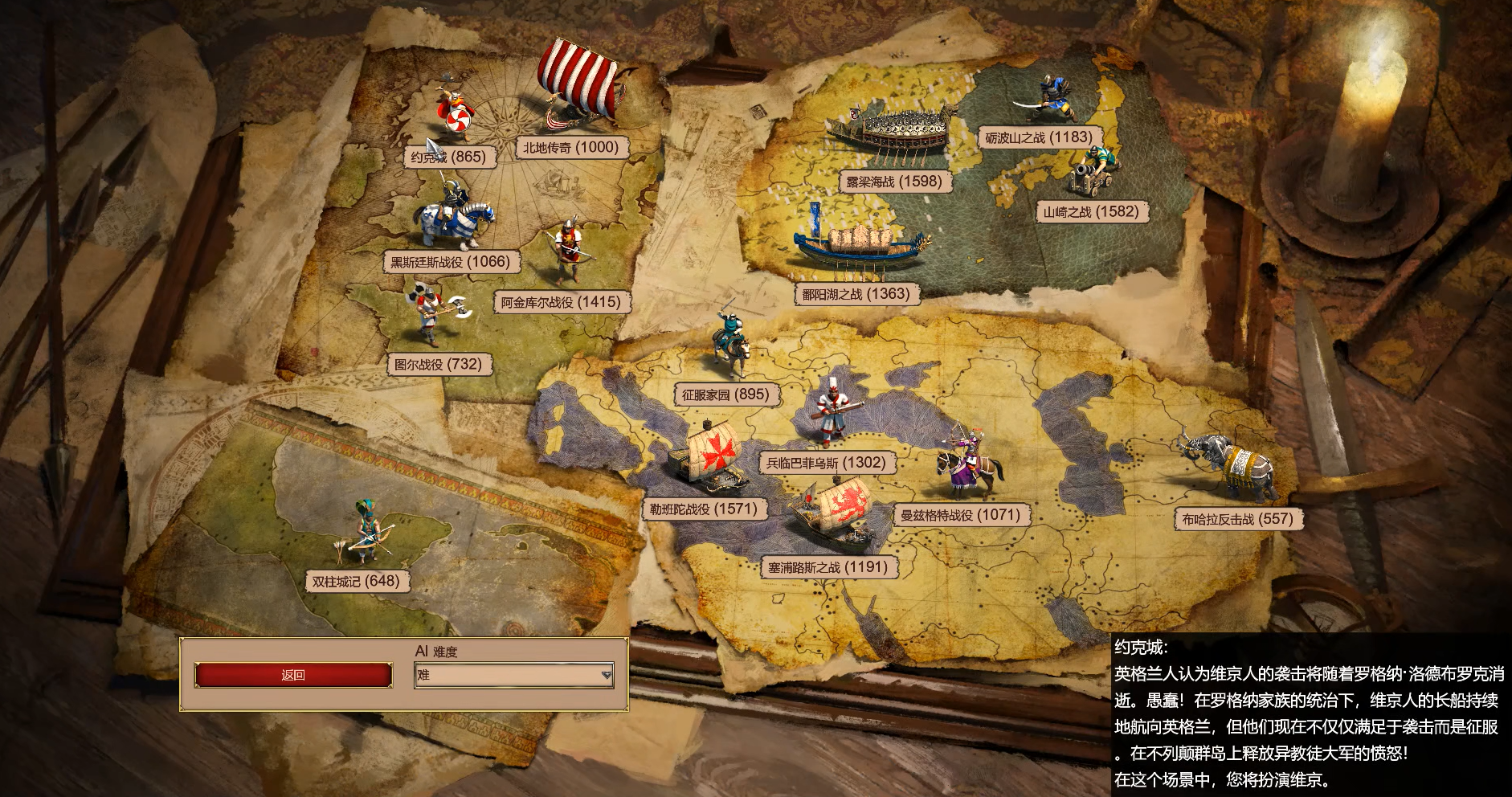The height and width of the screenshot is (797, 1512).
Task: Click the red 返回 back button
Action: tap(293, 675)
